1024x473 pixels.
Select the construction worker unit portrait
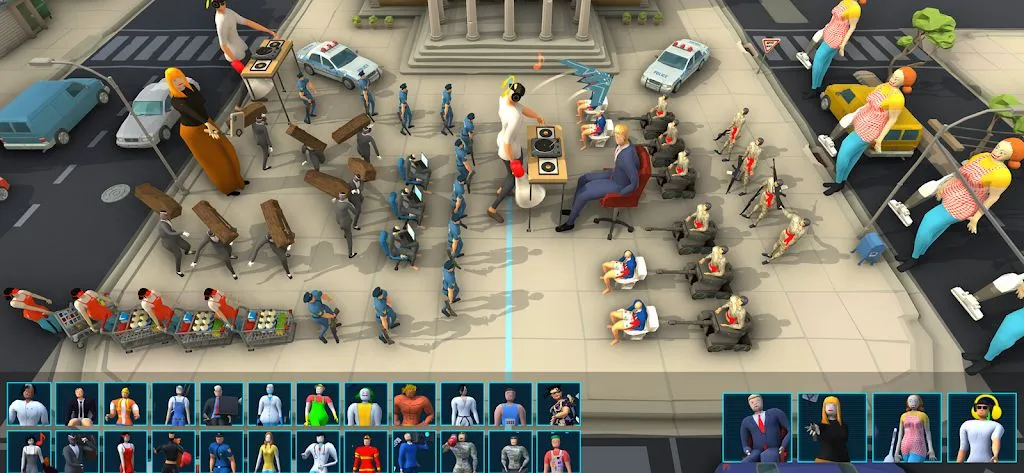(125, 404)
